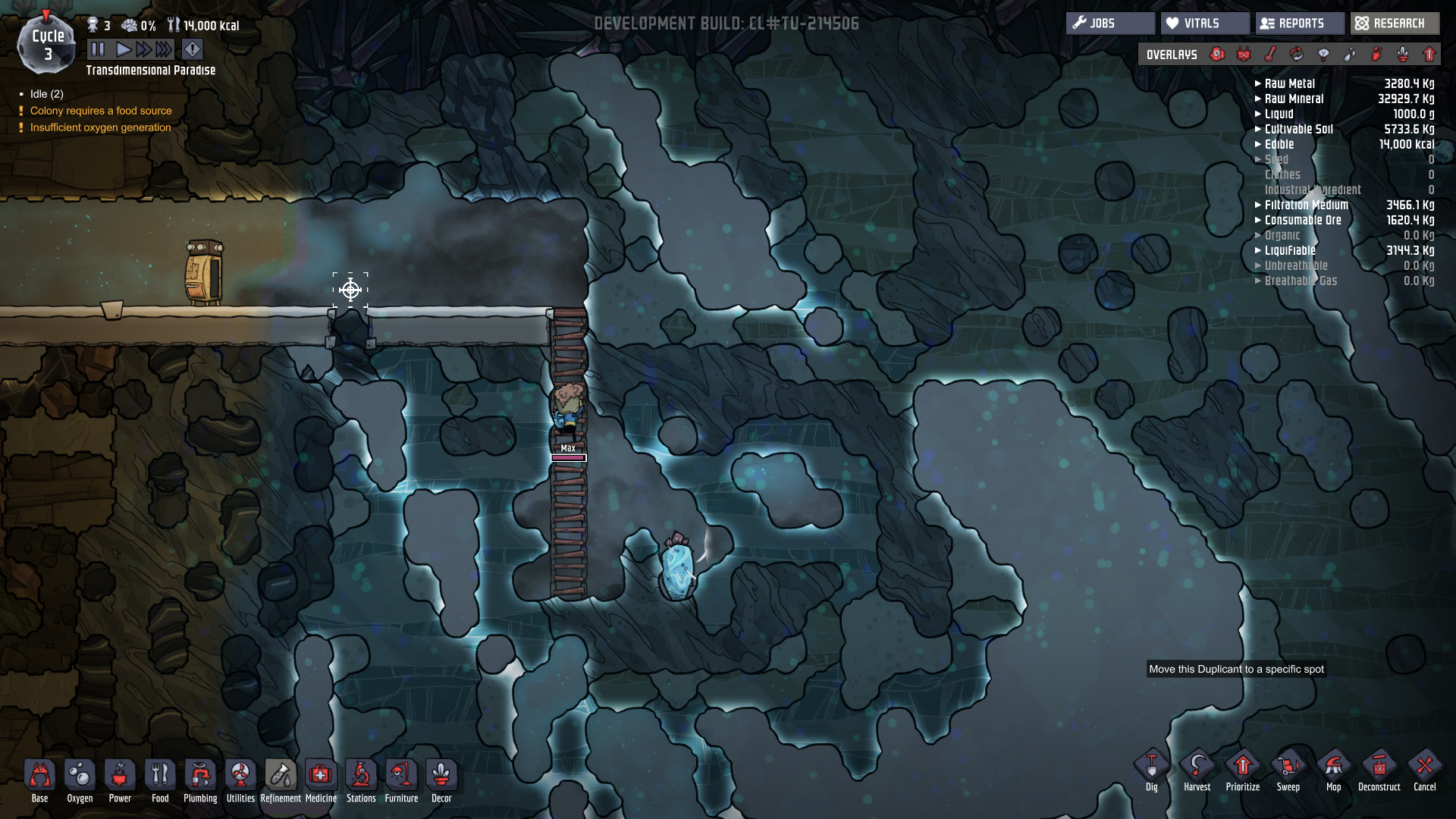
Task: Select the Base build category
Action: (39, 780)
